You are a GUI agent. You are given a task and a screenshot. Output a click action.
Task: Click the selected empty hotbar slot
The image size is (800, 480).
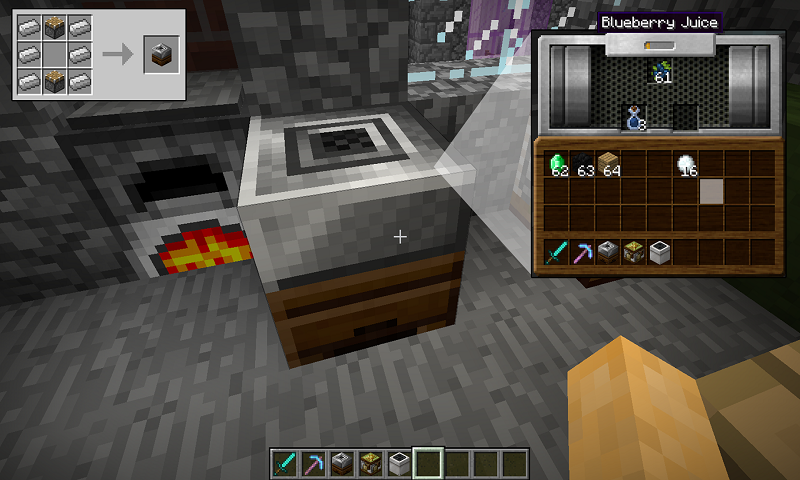point(428,462)
